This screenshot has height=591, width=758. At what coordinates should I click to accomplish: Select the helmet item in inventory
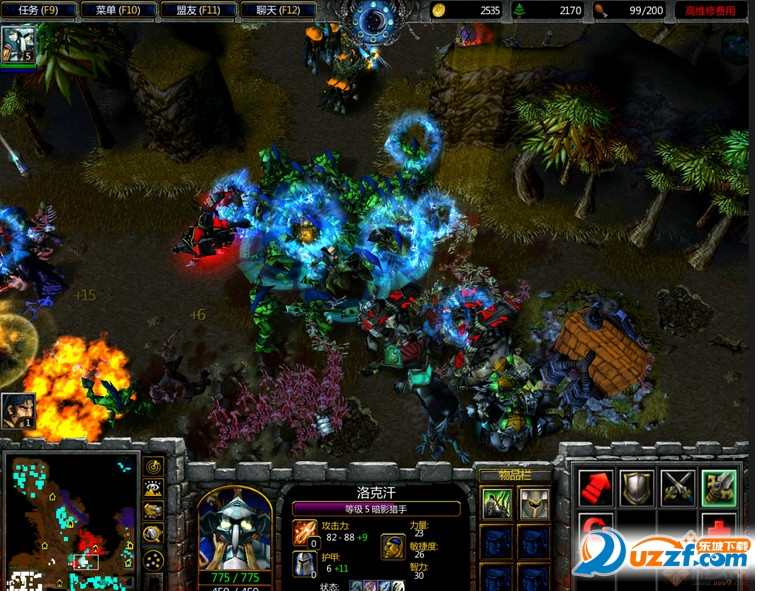point(534,502)
